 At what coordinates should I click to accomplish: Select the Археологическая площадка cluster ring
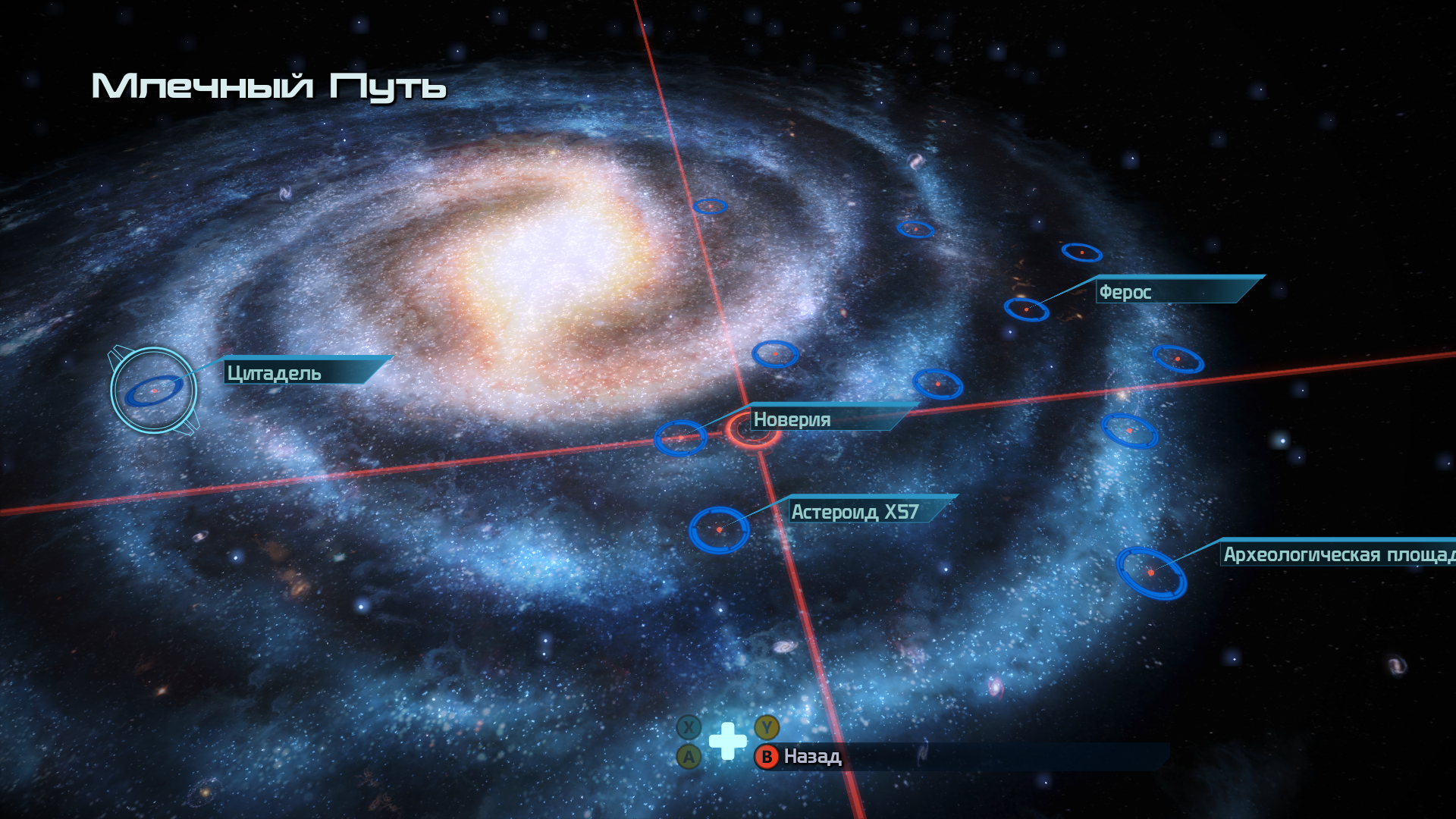pos(1150,573)
